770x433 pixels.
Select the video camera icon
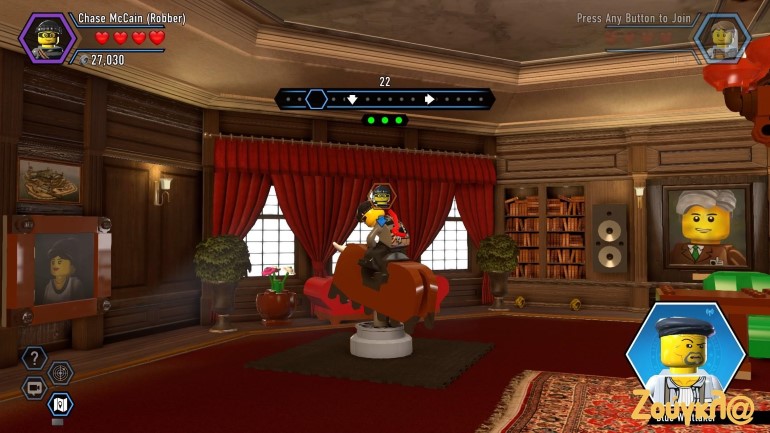tap(35, 388)
